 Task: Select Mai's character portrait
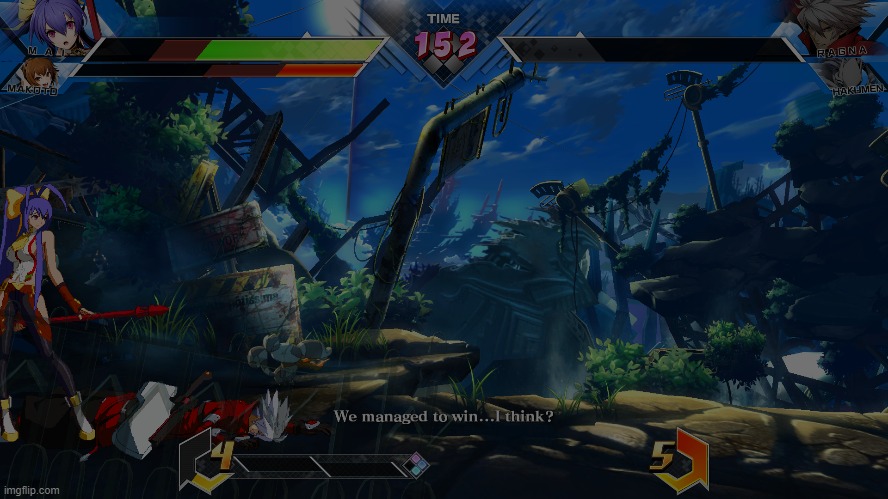click(48, 22)
